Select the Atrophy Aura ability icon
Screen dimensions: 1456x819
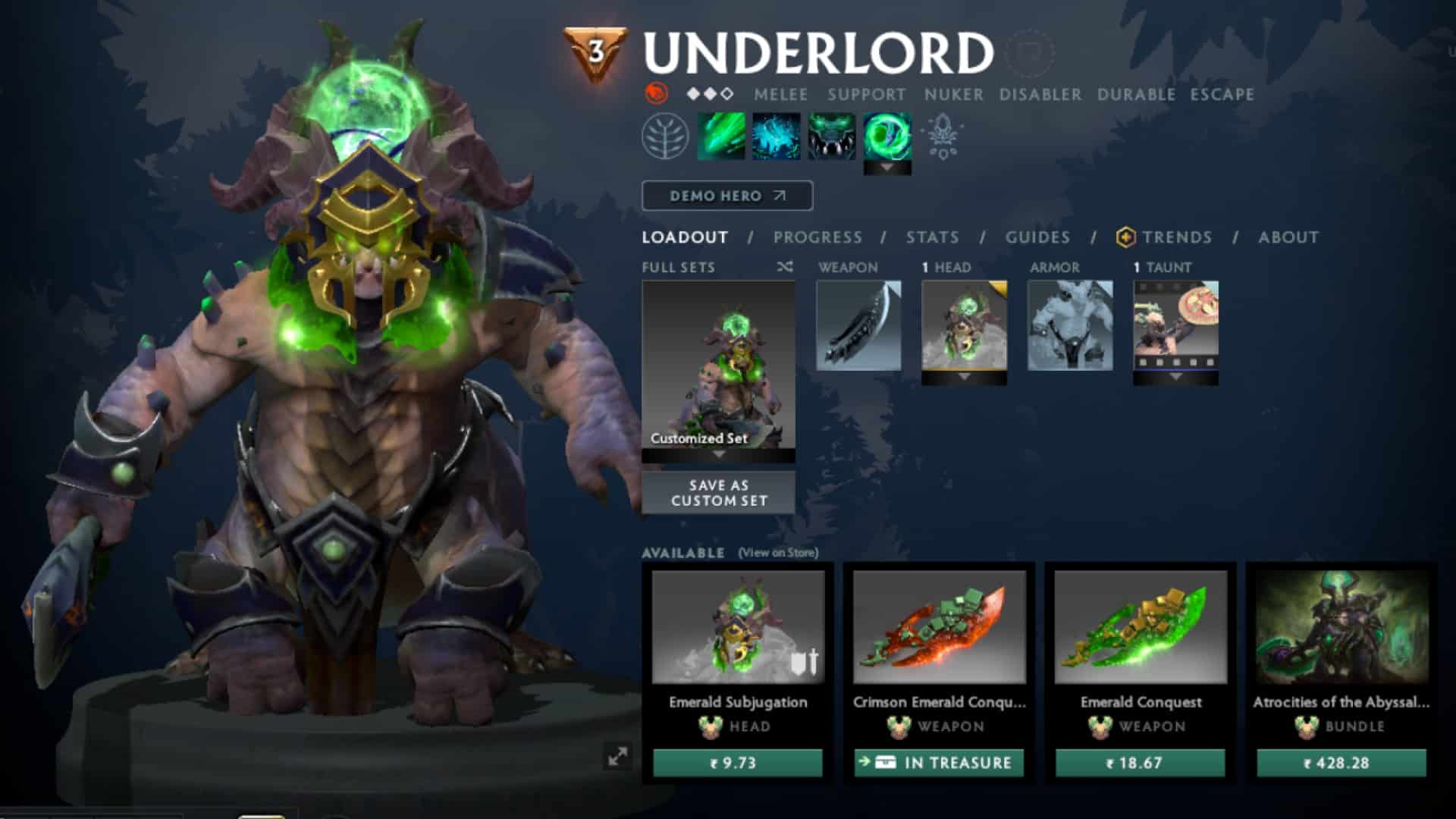tap(833, 137)
